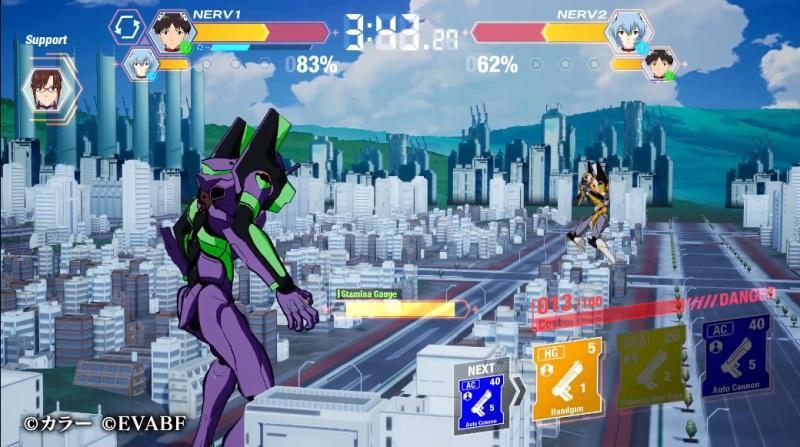Pick the faded SMG submachine gun card

(x=652, y=366)
